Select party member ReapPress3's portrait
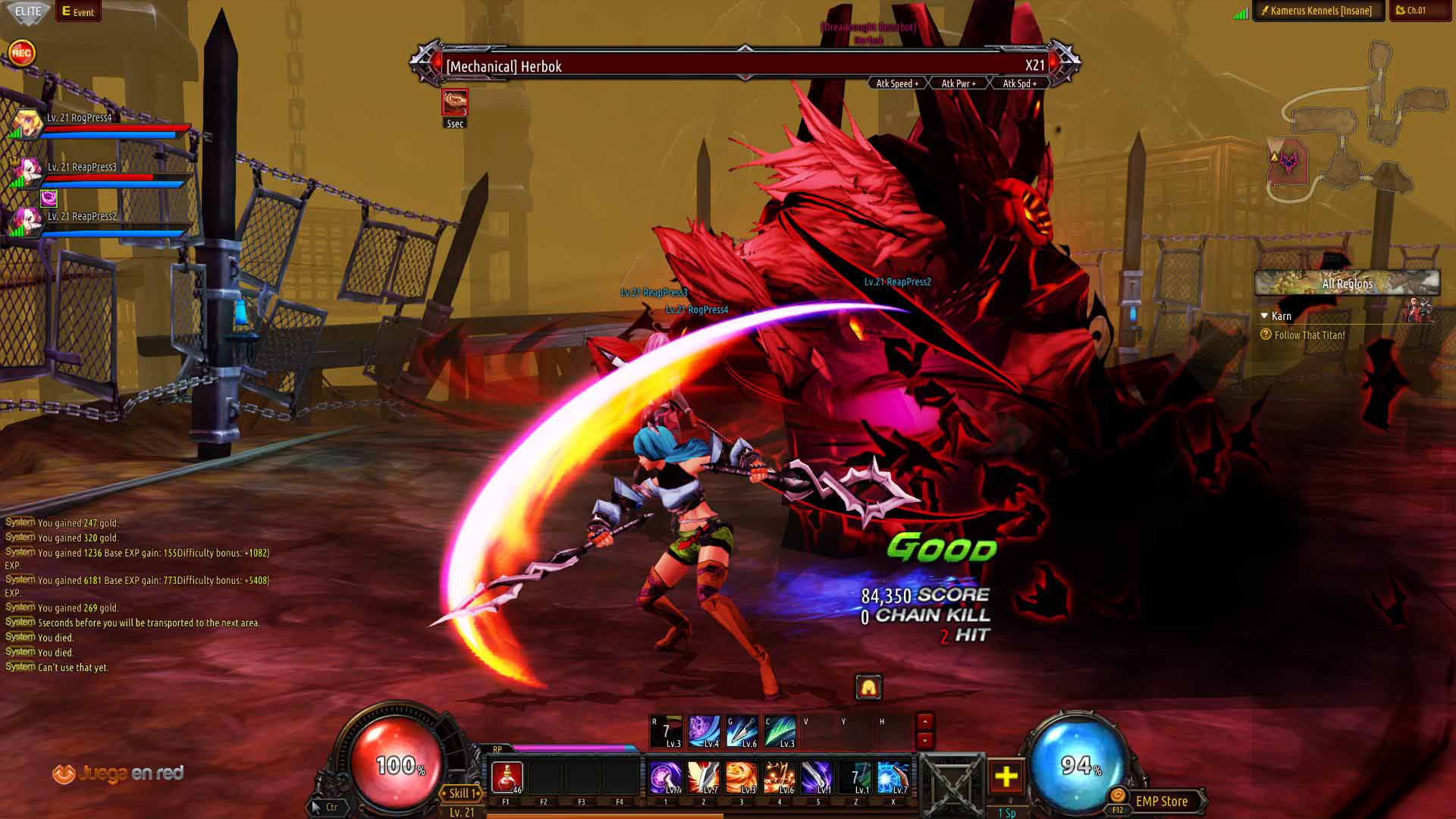1456x819 pixels. (26, 173)
